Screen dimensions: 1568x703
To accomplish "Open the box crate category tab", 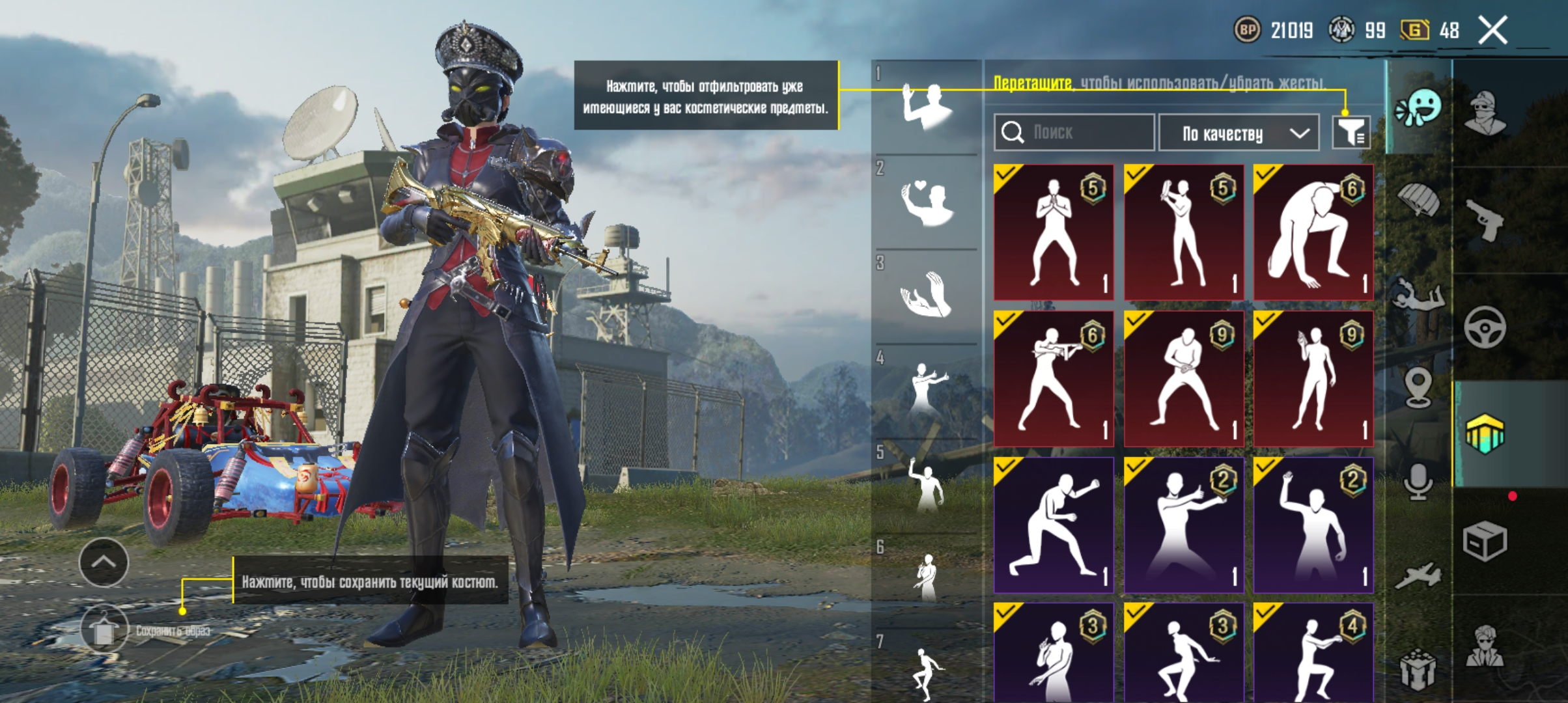I will (1485, 540).
